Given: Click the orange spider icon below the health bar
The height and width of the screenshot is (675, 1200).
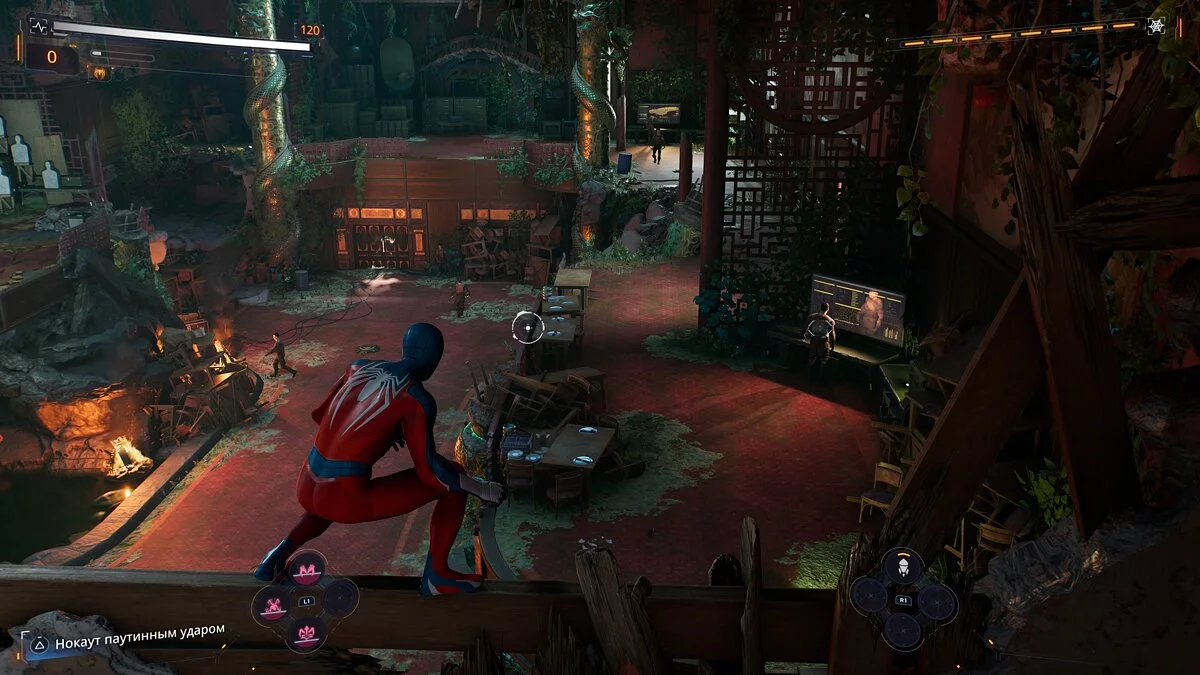Looking at the screenshot, I should [x=100, y=72].
